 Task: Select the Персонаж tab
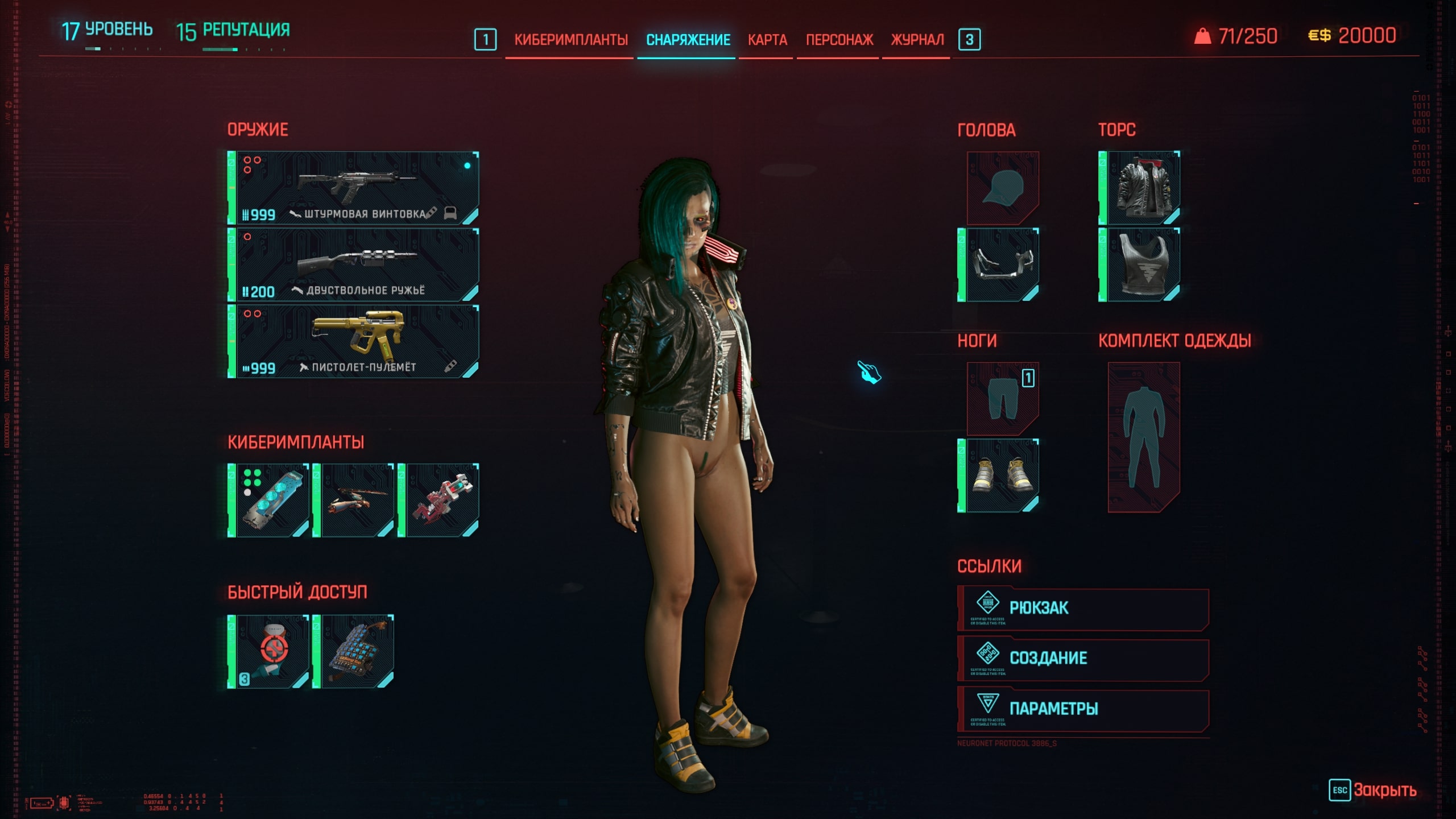tap(839, 40)
